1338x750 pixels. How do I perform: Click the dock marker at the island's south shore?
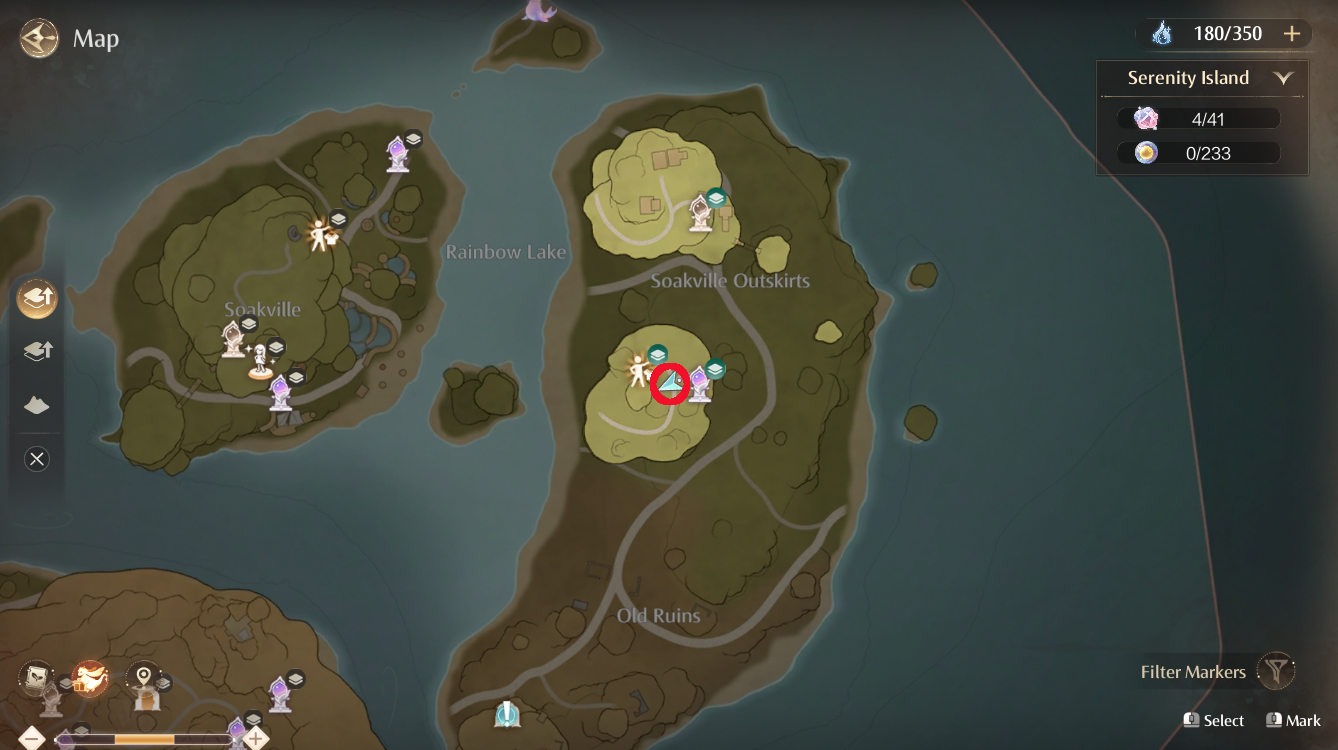[x=505, y=712]
